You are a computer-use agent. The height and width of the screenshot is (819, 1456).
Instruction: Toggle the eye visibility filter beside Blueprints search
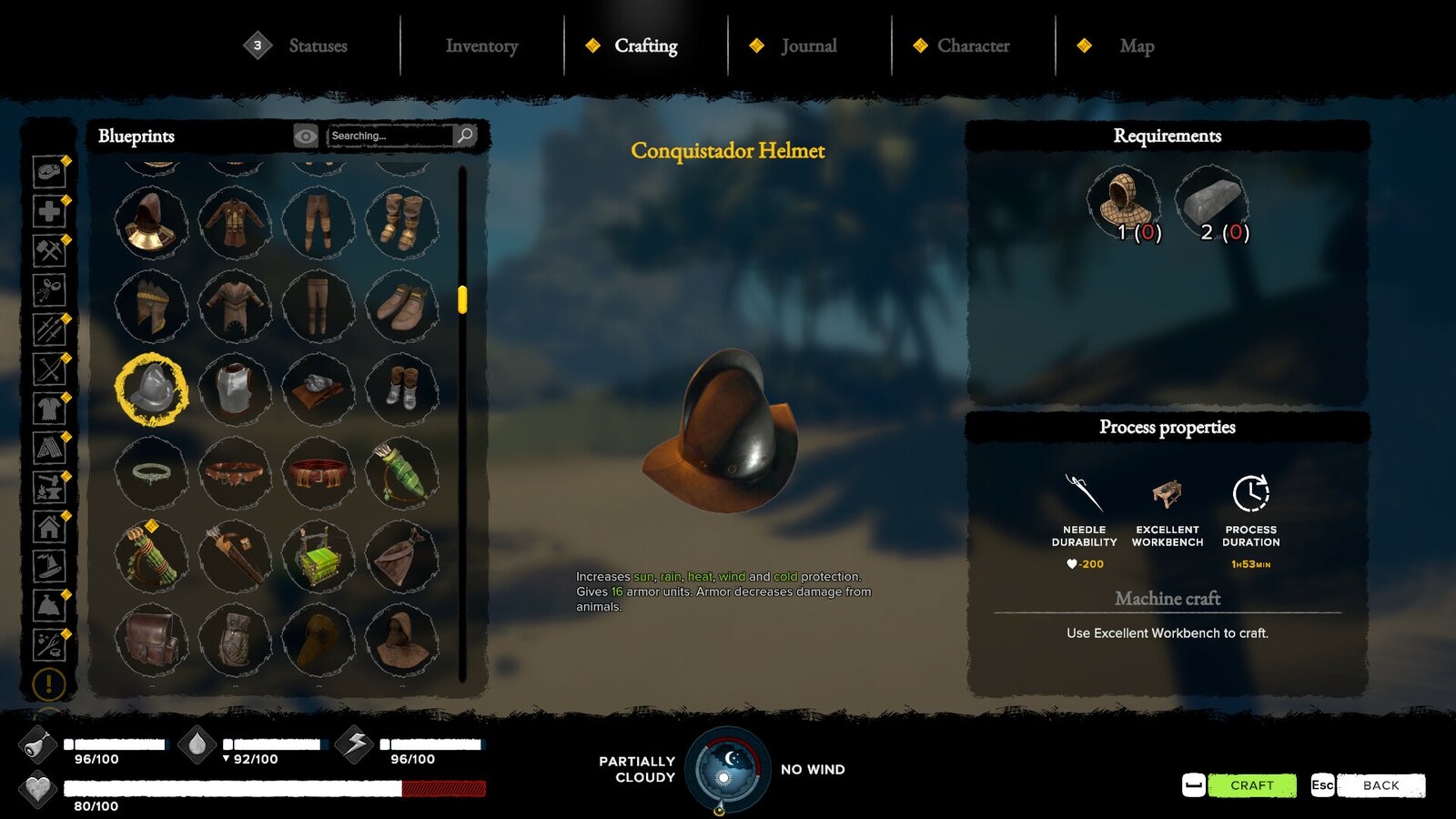pyautogui.click(x=303, y=135)
